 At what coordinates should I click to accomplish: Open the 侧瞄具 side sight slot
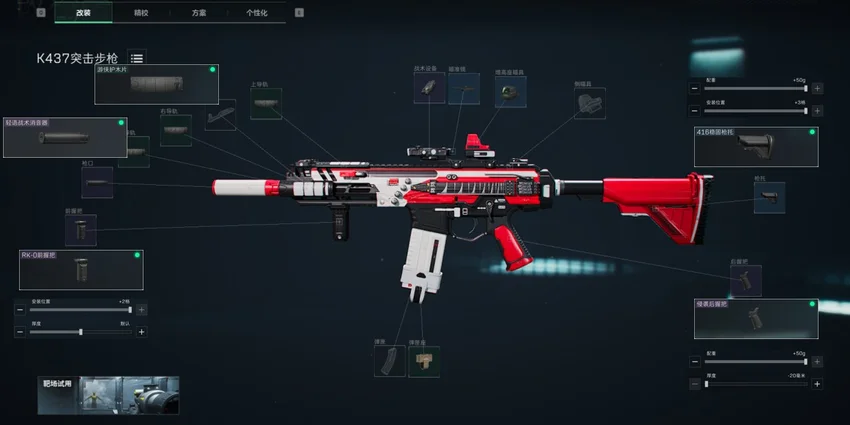click(589, 103)
